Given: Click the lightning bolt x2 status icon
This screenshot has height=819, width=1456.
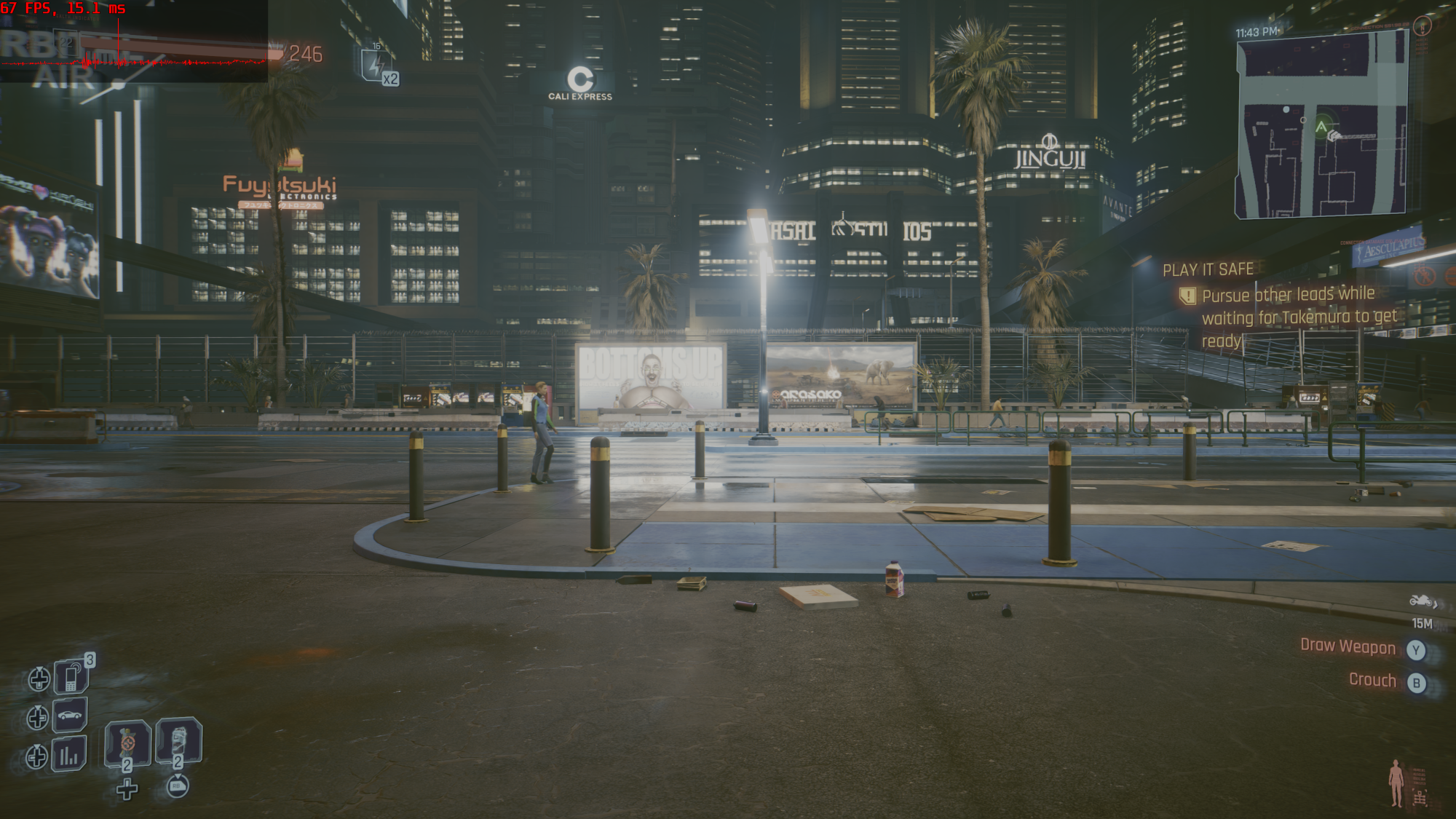Looking at the screenshot, I should 376,66.
